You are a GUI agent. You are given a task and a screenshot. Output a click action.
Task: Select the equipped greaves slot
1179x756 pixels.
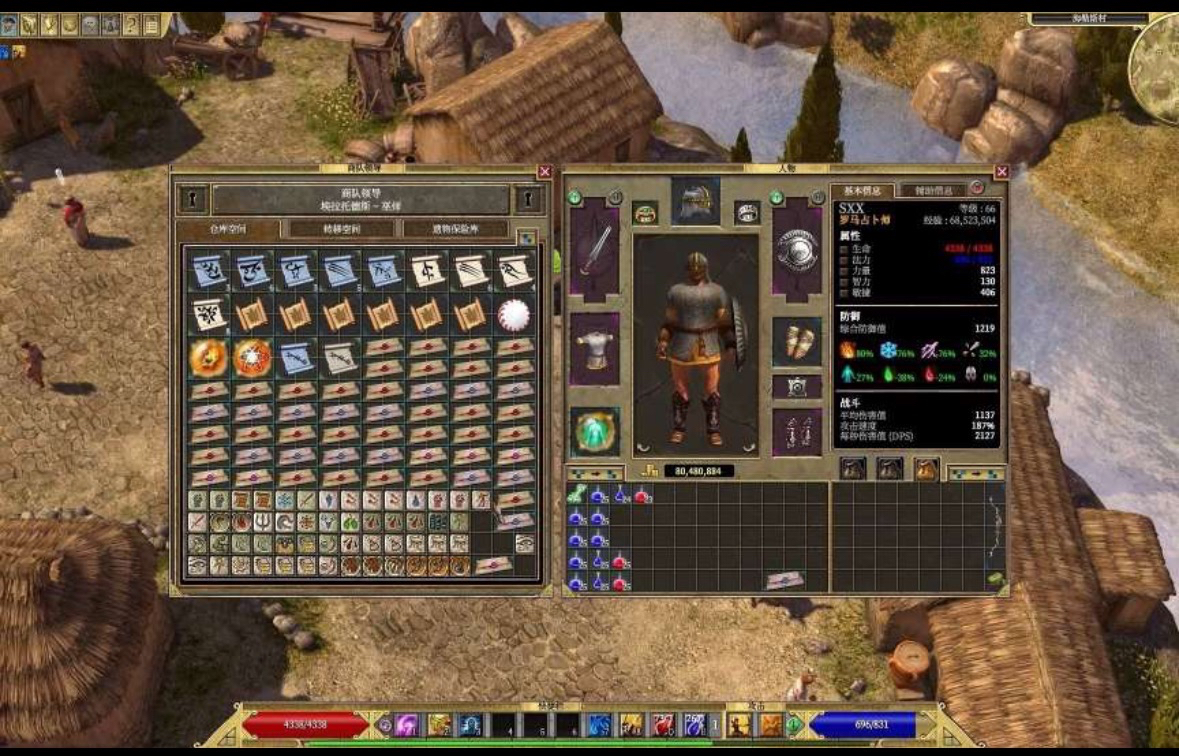pyautogui.click(x=797, y=432)
